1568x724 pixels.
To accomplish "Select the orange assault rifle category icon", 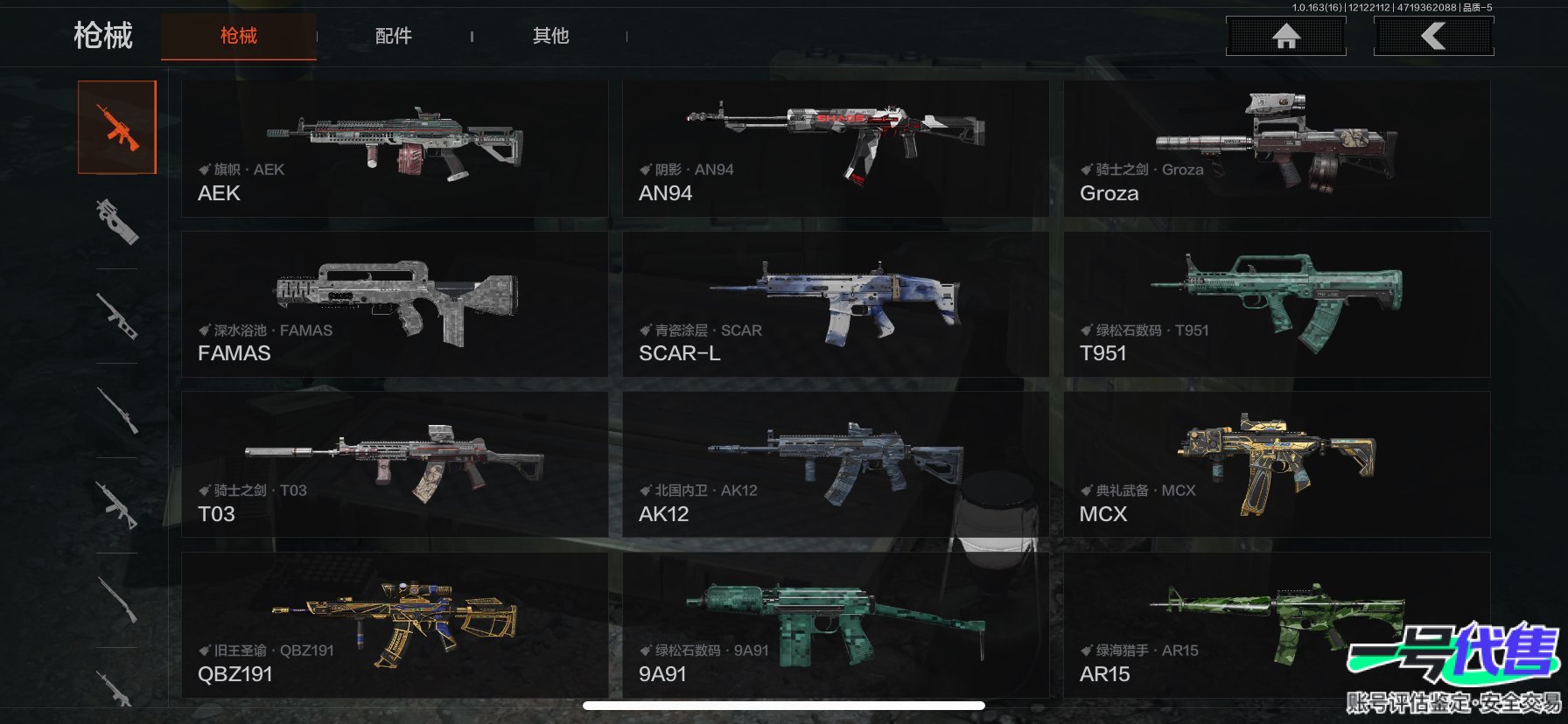I will [117, 128].
